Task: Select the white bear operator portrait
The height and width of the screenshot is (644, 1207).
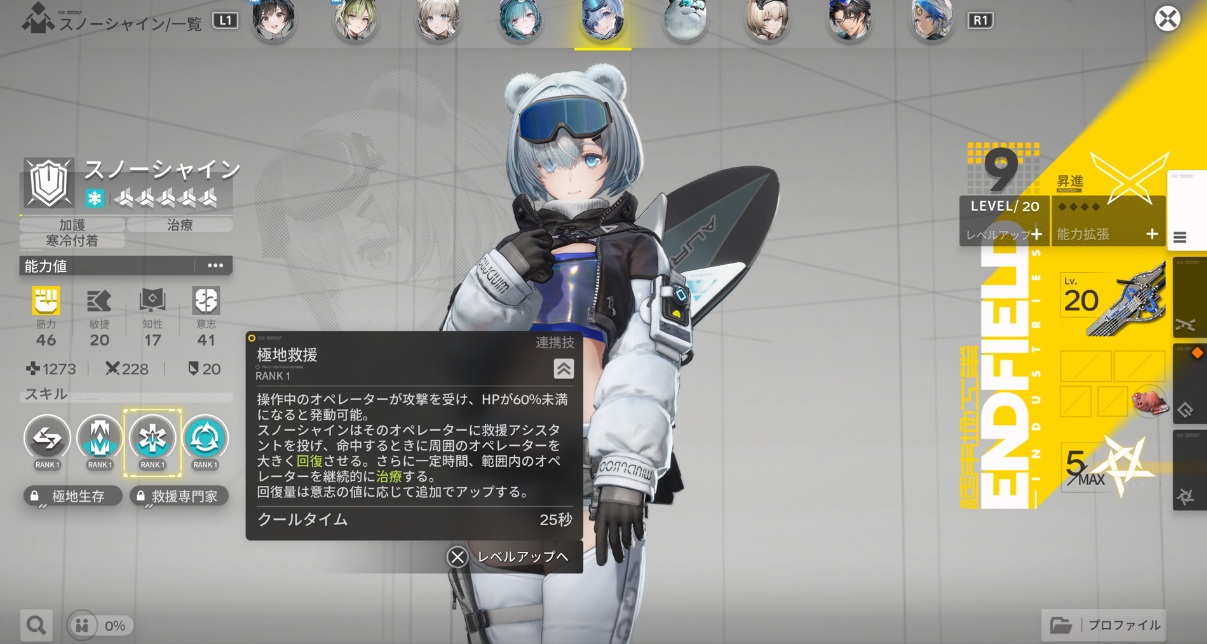Action: pyautogui.click(x=686, y=21)
